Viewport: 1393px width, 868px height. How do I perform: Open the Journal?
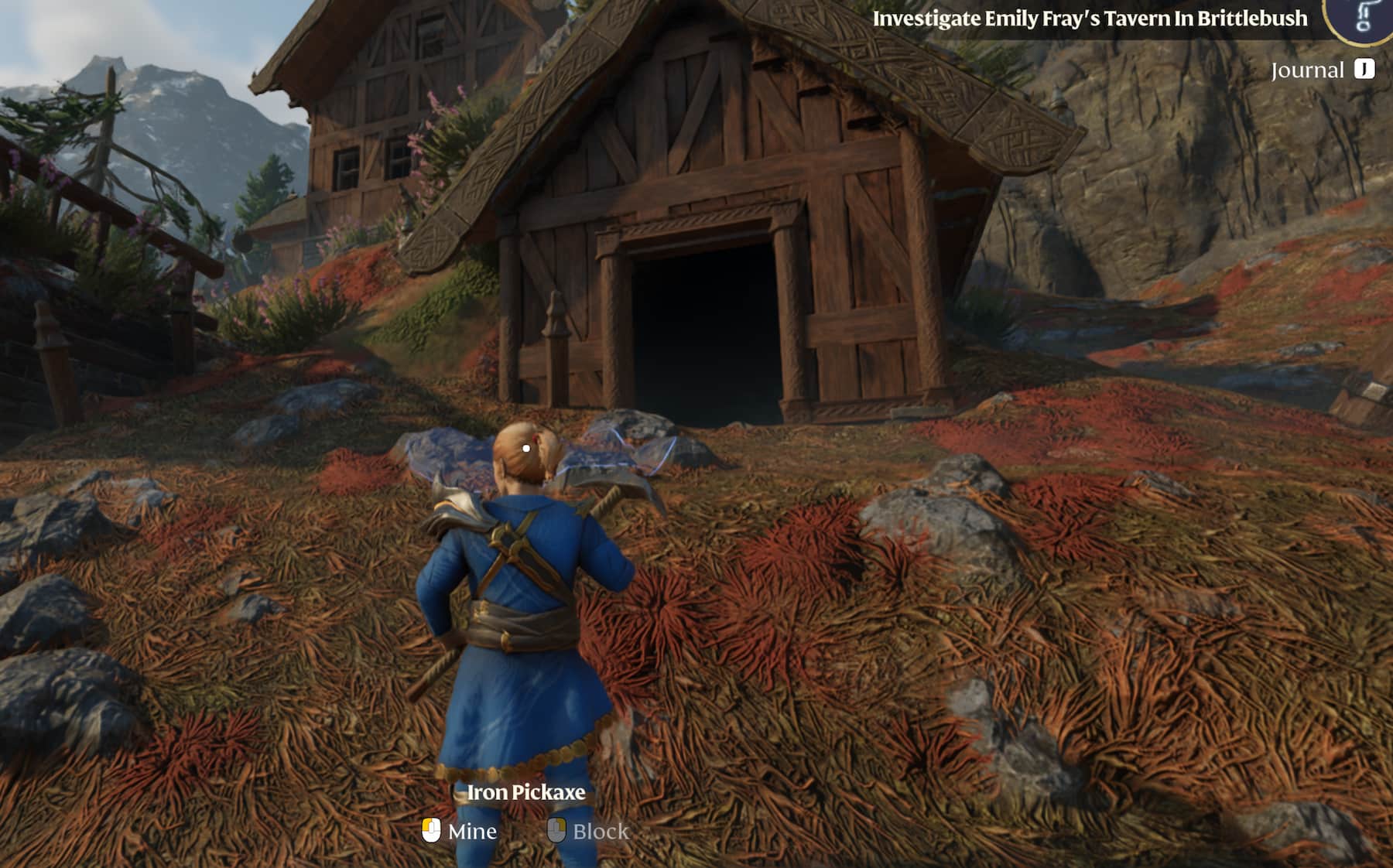tap(1308, 70)
